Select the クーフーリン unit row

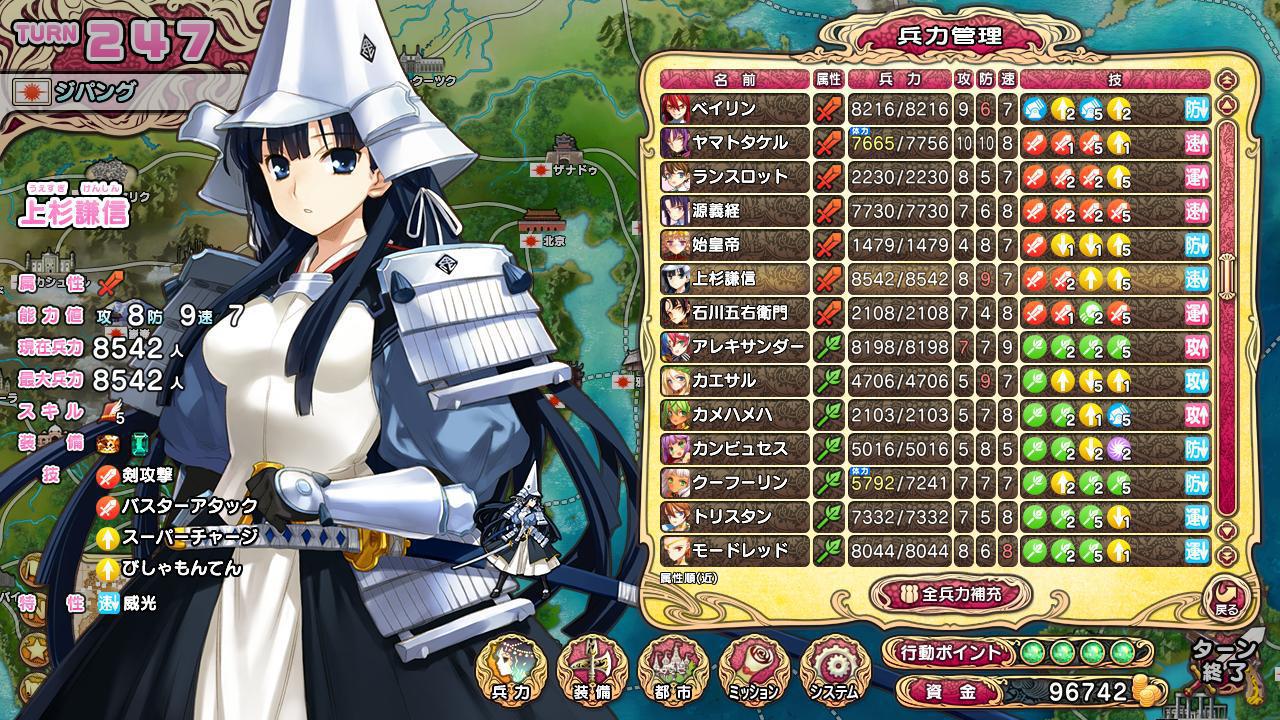[735, 483]
